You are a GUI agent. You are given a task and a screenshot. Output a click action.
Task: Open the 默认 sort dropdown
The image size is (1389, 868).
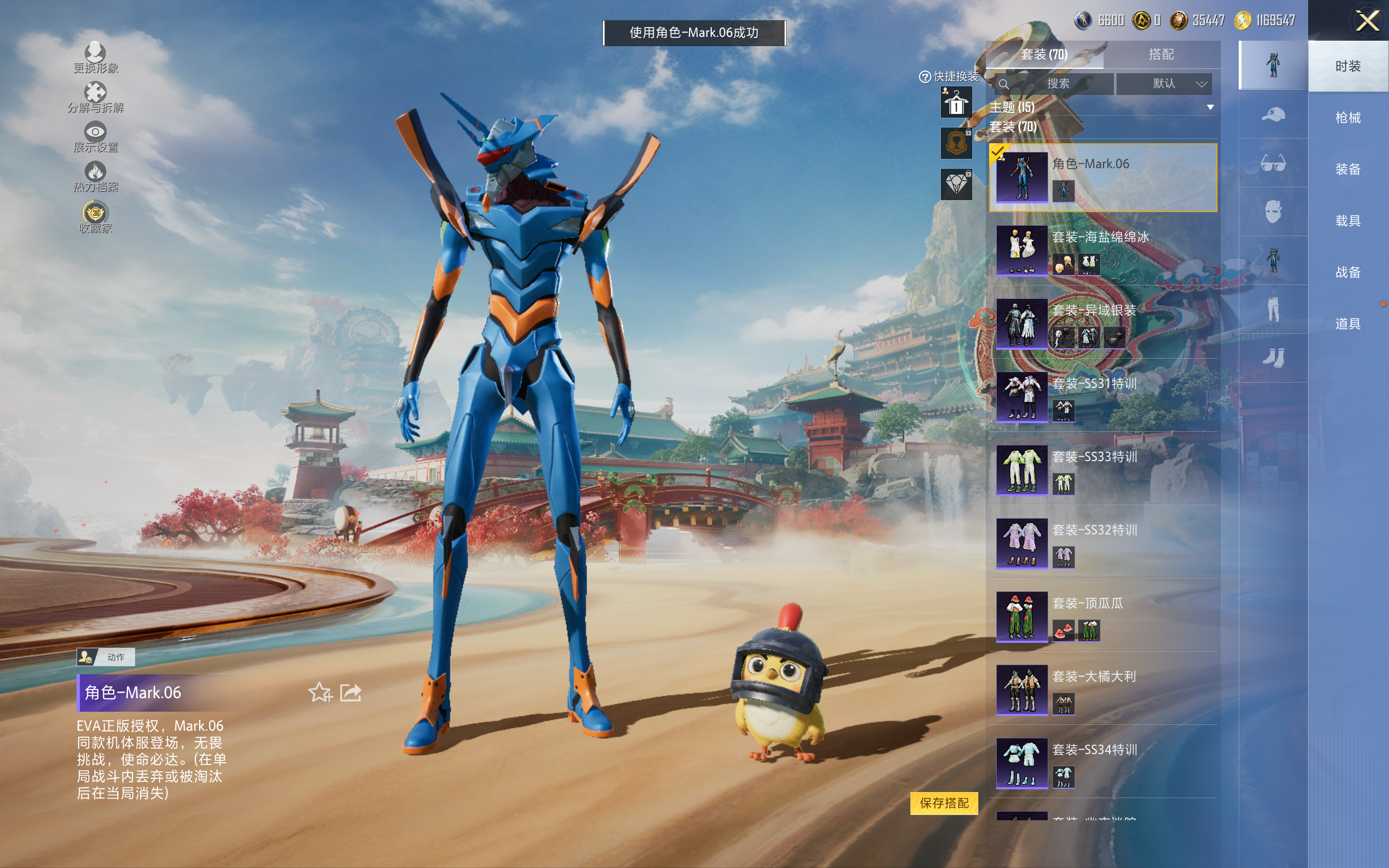click(x=1164, y=84)
